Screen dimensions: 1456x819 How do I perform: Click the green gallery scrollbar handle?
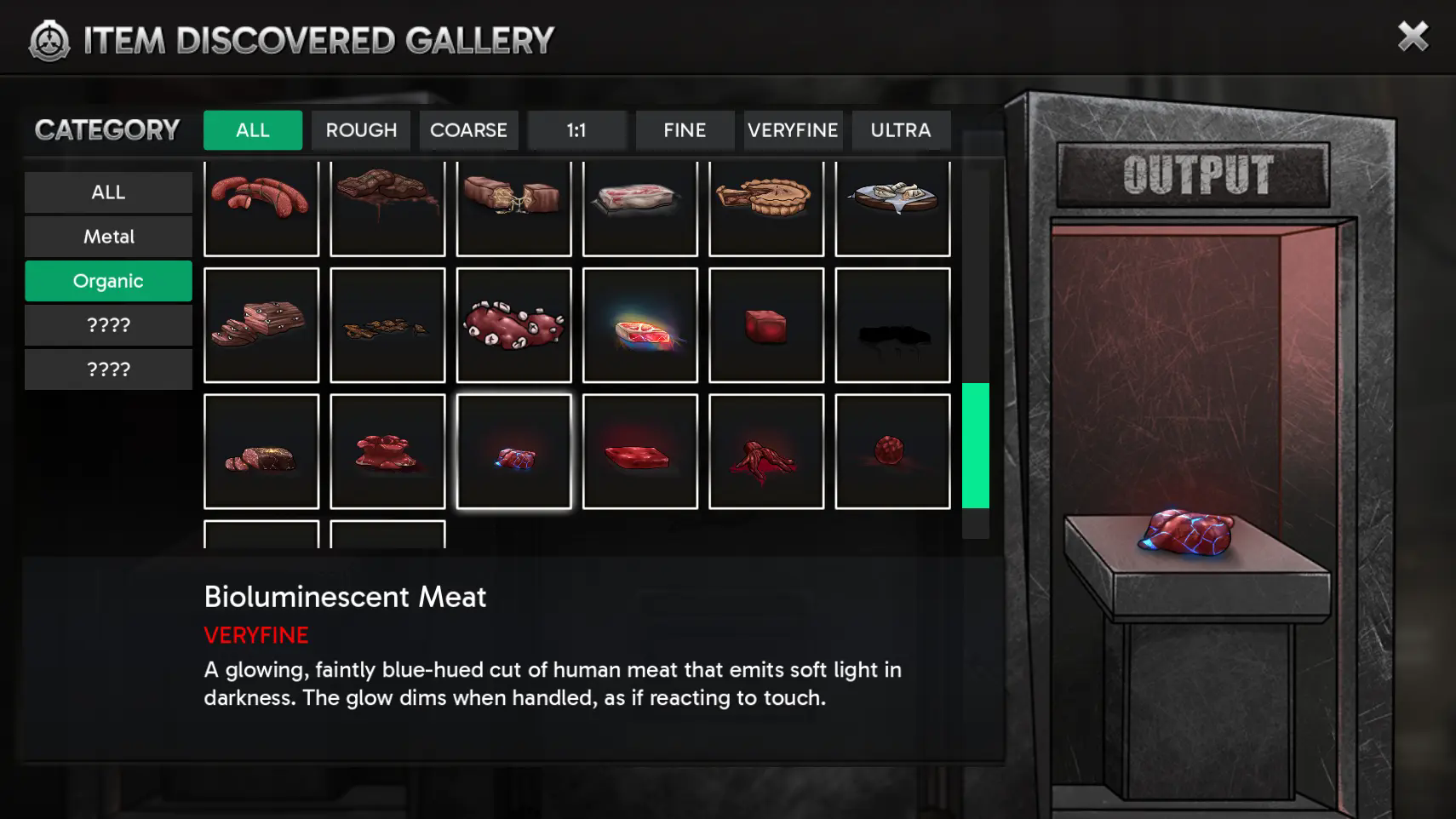[x=976, y=445]
